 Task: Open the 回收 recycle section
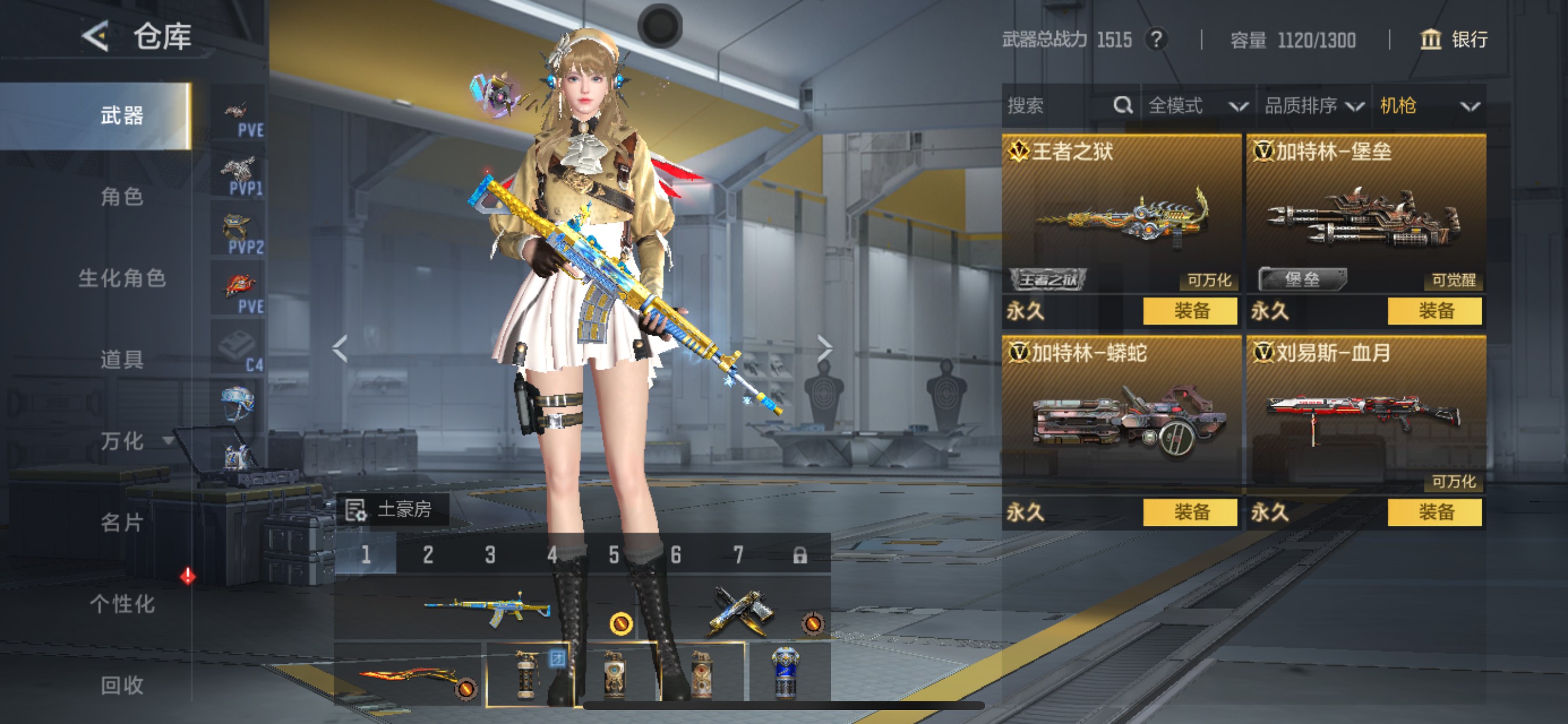click(x=122, y=685)
